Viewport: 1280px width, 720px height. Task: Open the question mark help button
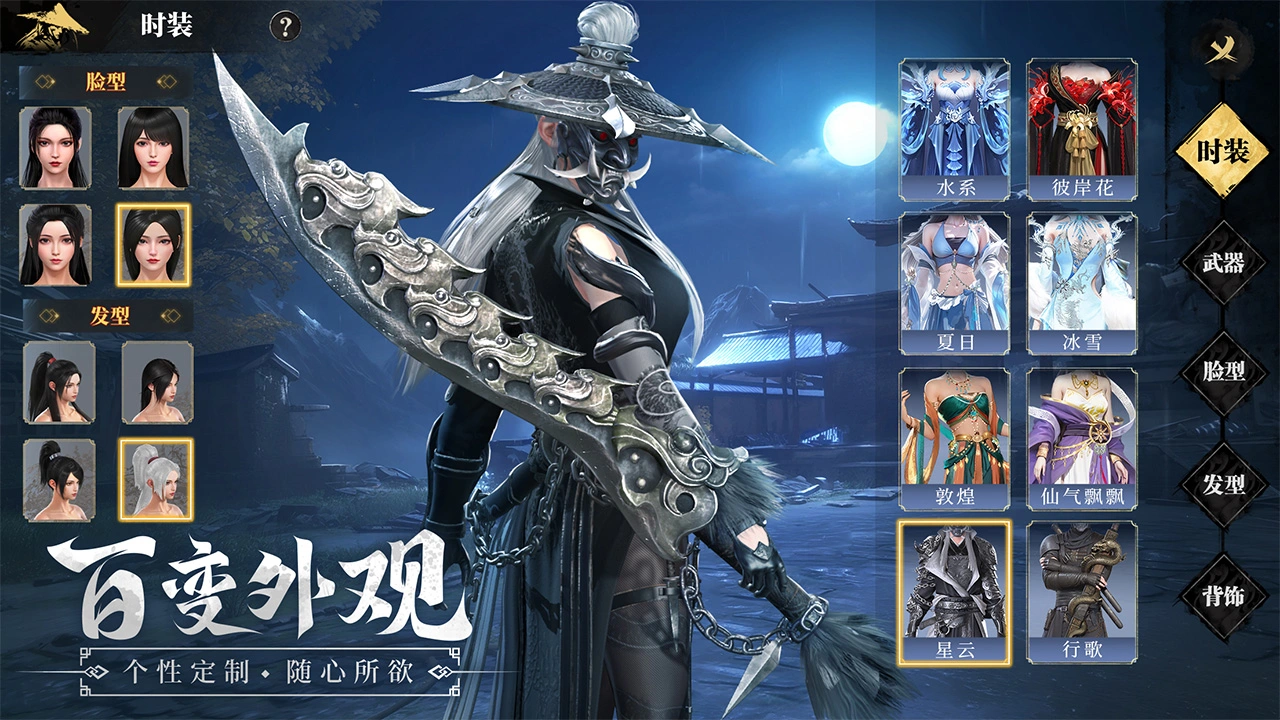pos(286,26)
